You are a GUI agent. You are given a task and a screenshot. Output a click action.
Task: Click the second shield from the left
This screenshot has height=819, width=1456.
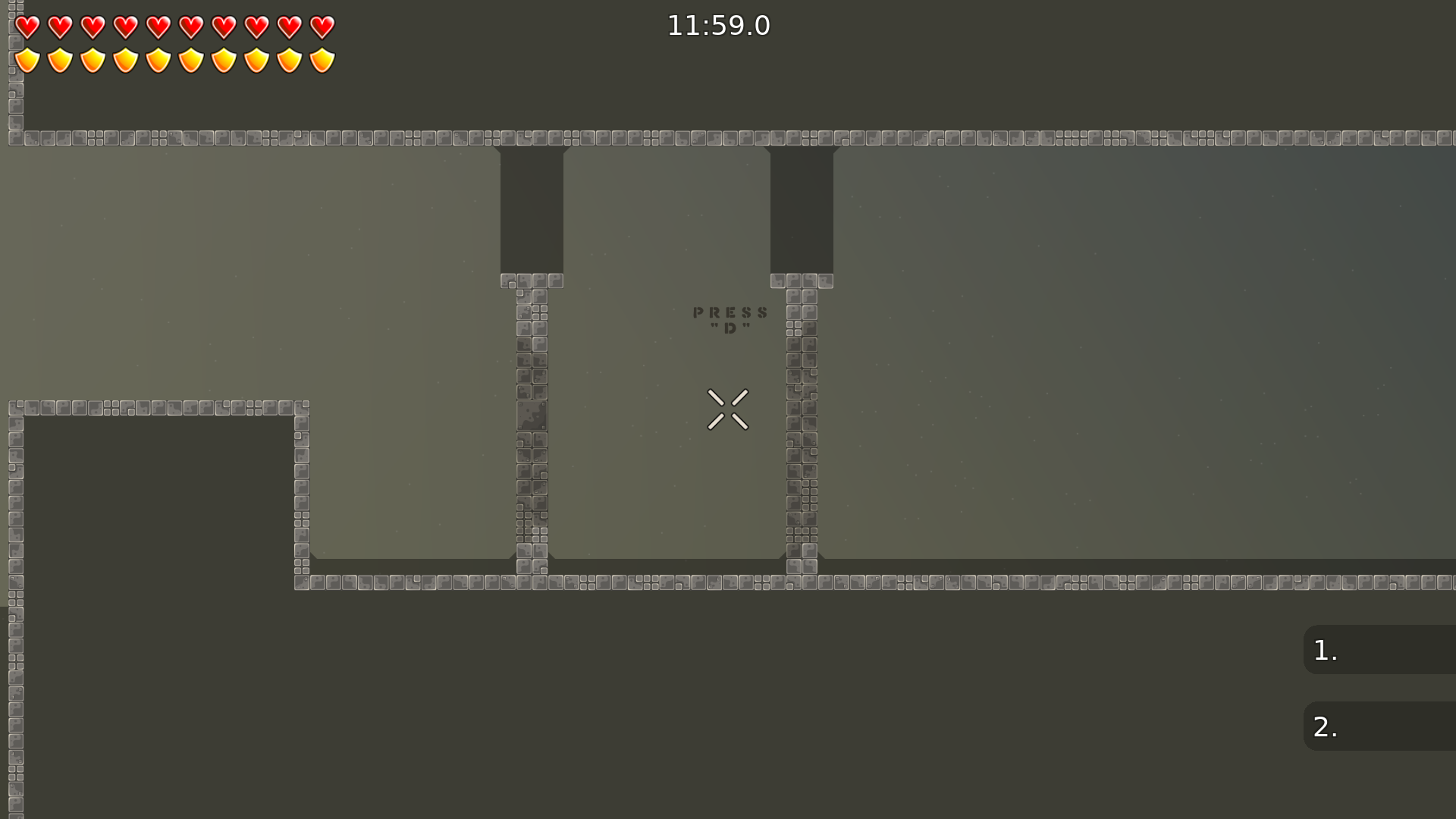coord(59,59)
